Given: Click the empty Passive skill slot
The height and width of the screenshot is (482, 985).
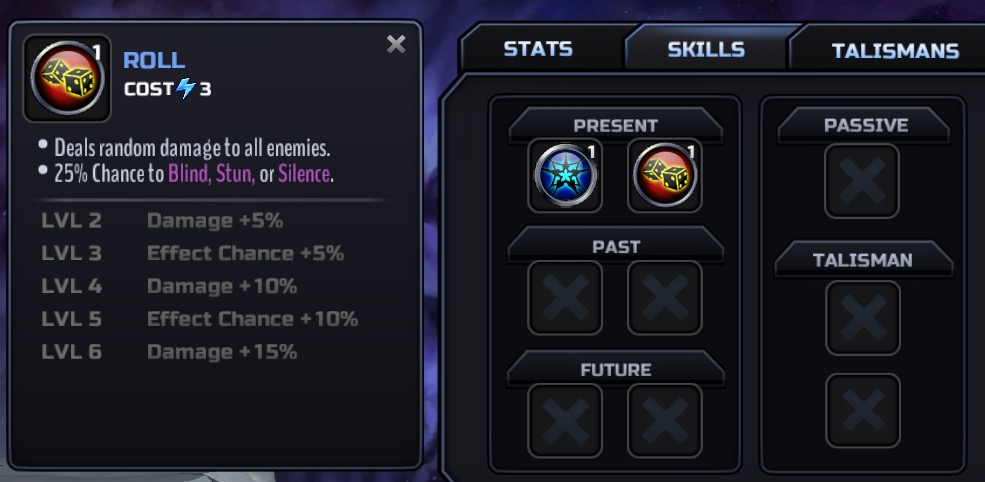Looking at the screenshot, I should pos(862,181).
